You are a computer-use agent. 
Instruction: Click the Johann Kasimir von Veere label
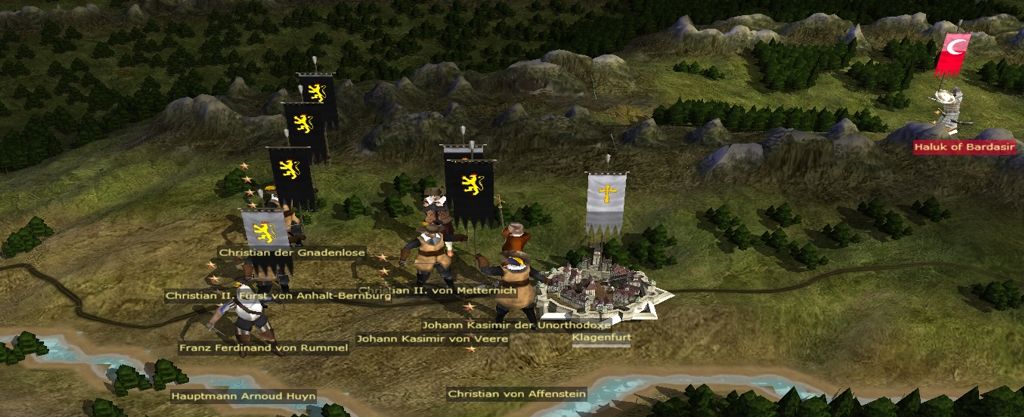(432, 339)
